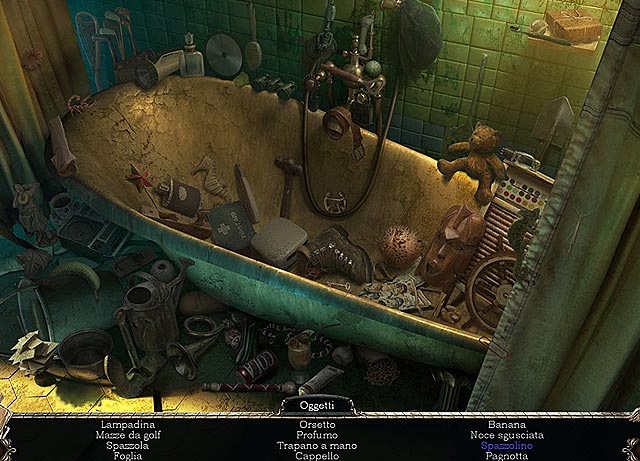Screen dimensions: 640x461
Task: Select 'Orsetto' in the object list
Action: (x=316, y=425)
